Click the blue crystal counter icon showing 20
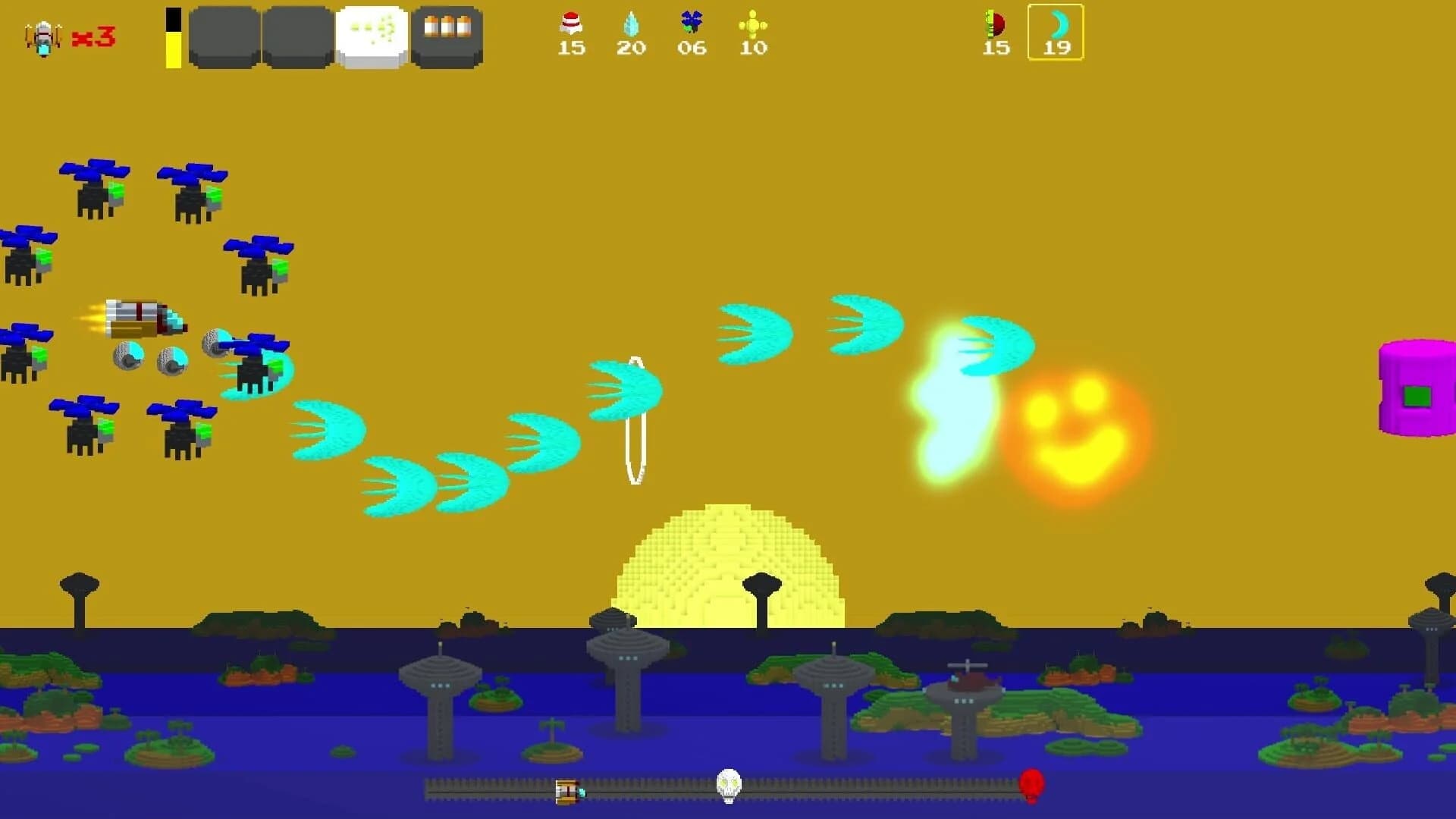The width and height of the screenshot is (1456, 819). [x=632, y=27]
